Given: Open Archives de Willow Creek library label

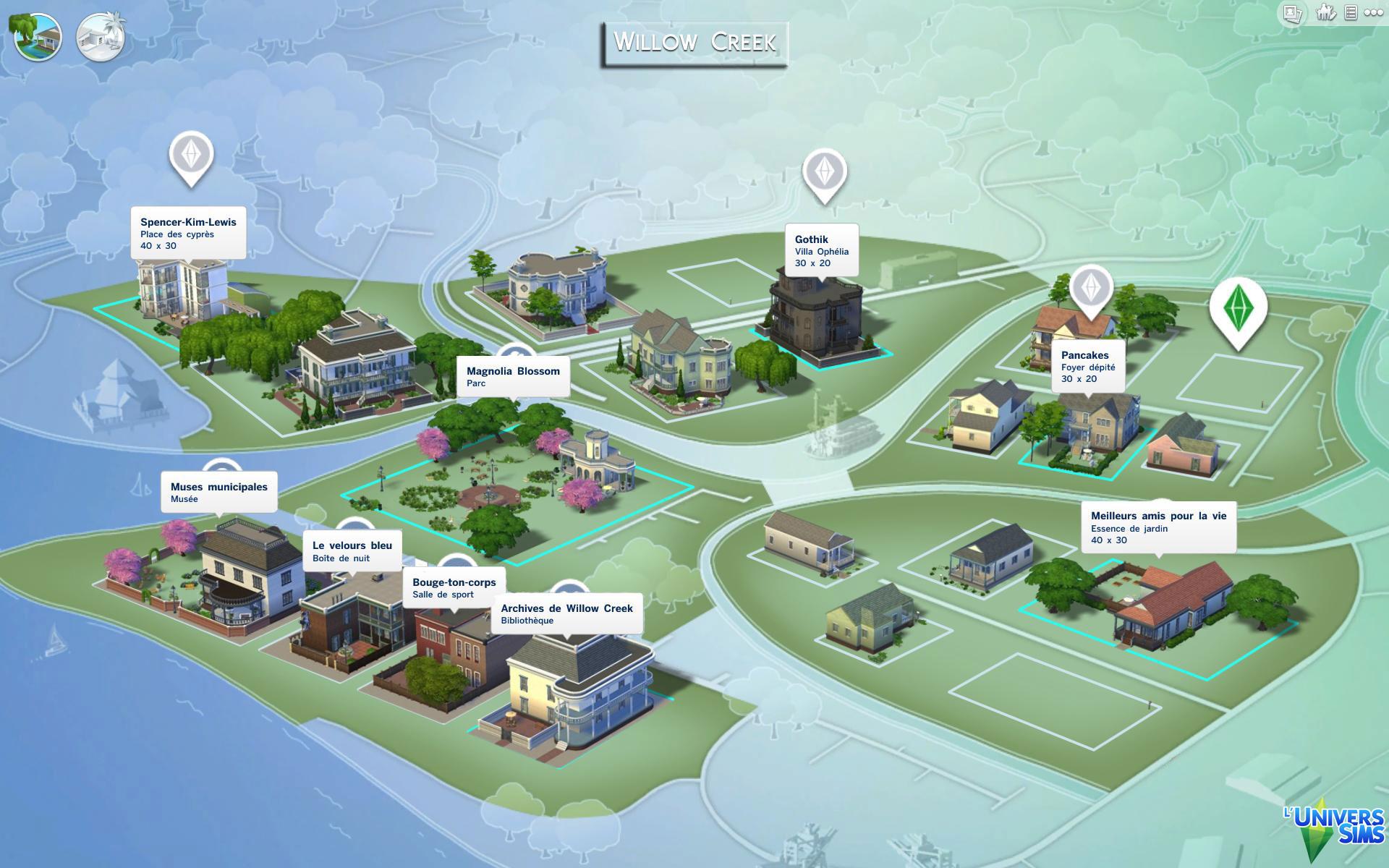Looking at the screenshot, I should pyautogui.click(x=566, y=613).
